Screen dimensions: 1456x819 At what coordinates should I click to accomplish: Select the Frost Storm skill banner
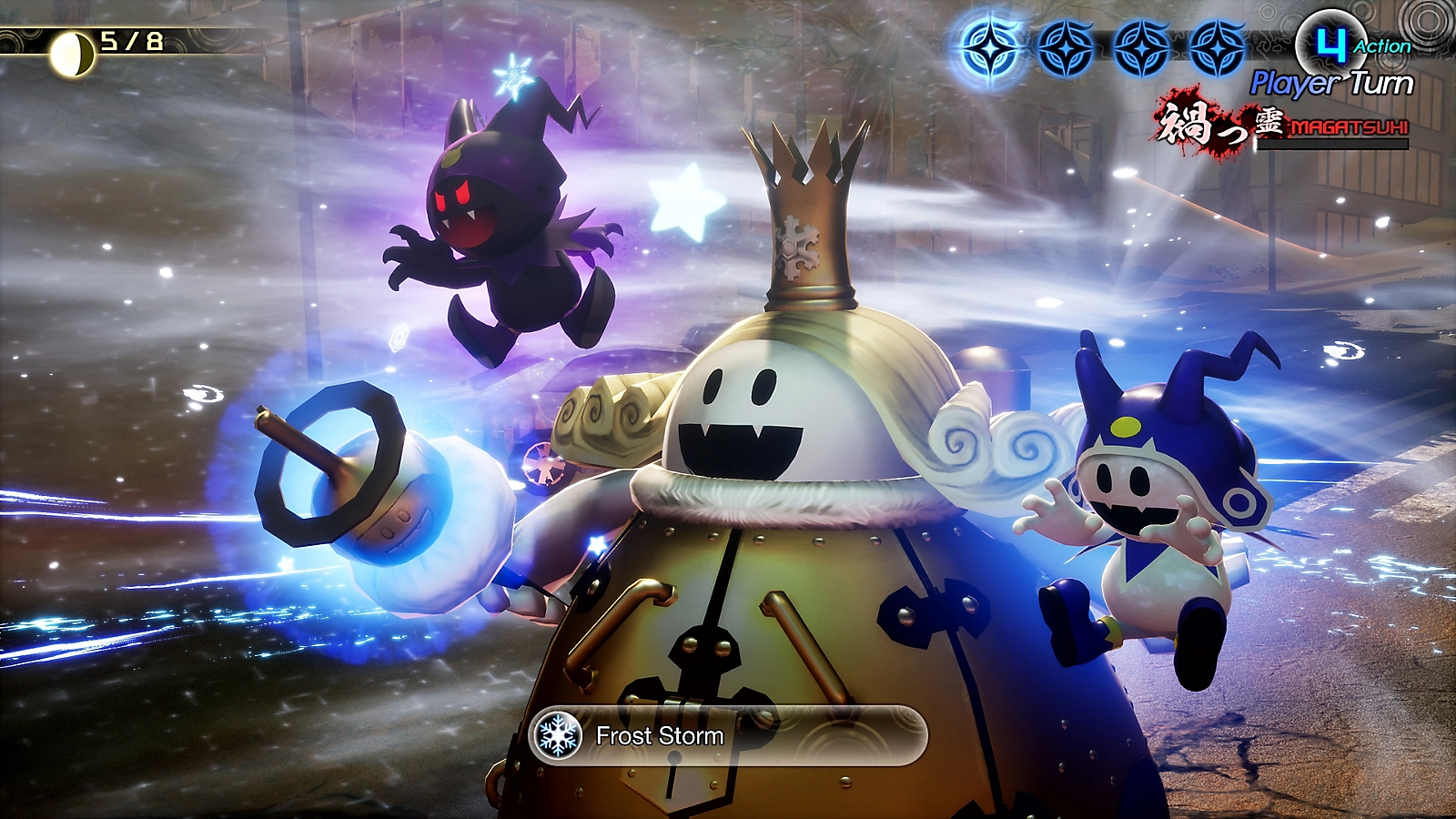726,735
